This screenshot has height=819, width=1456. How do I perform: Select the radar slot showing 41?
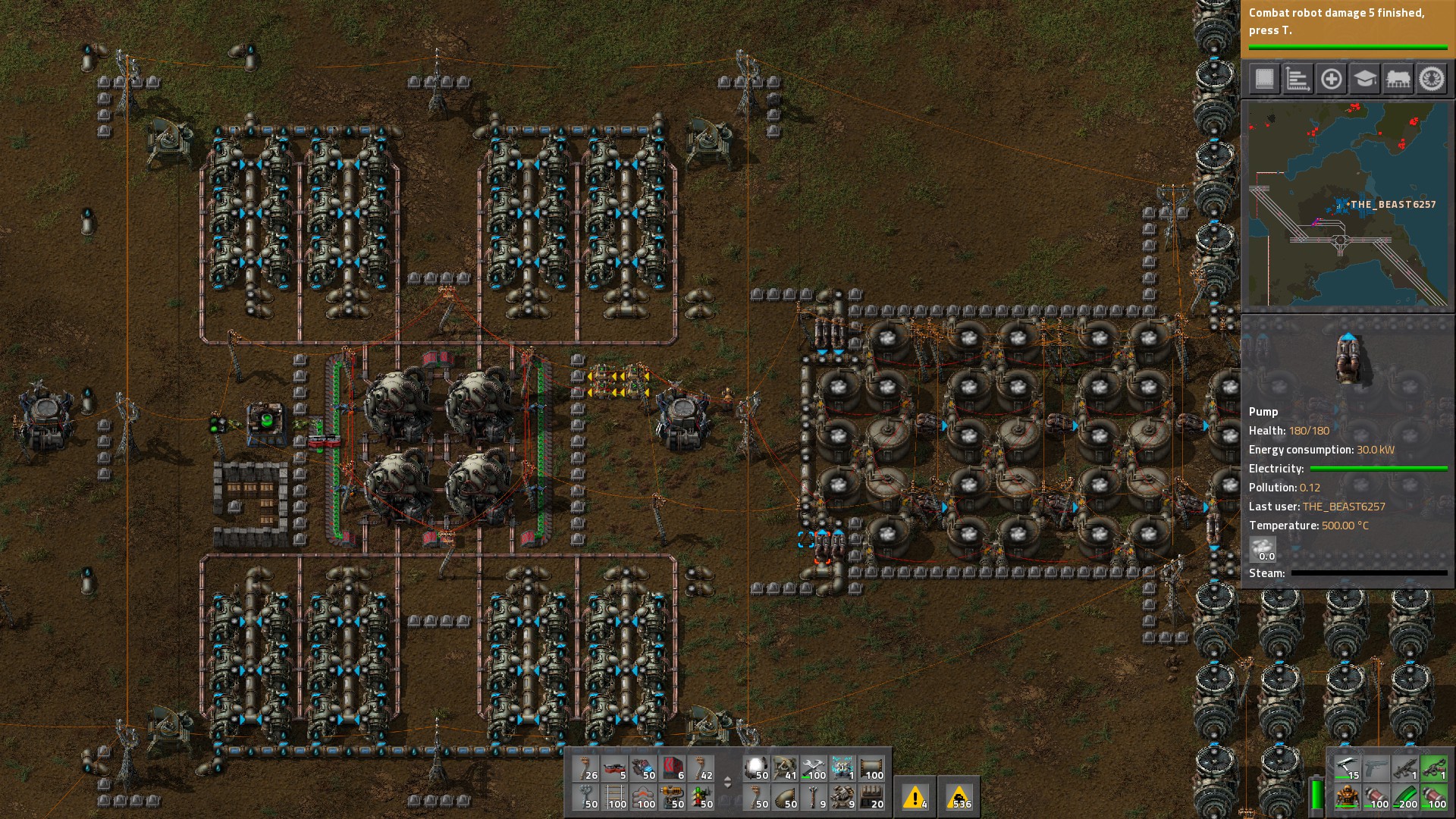(786, 768)
